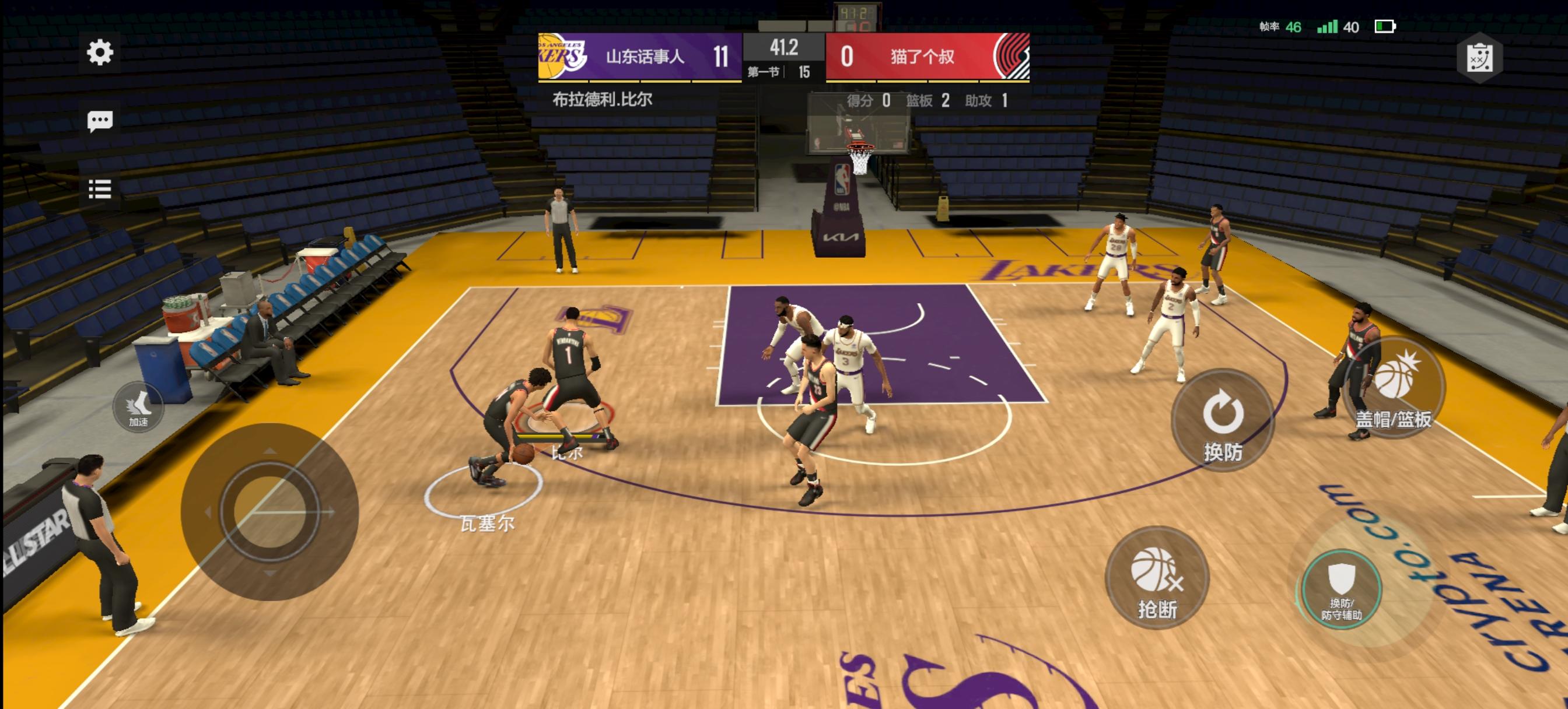Image resolution: width=1568 pixels, height=709 pixels.
Task: Attempt a steal with 抢断 button
Action: (x=1157, y=578)
